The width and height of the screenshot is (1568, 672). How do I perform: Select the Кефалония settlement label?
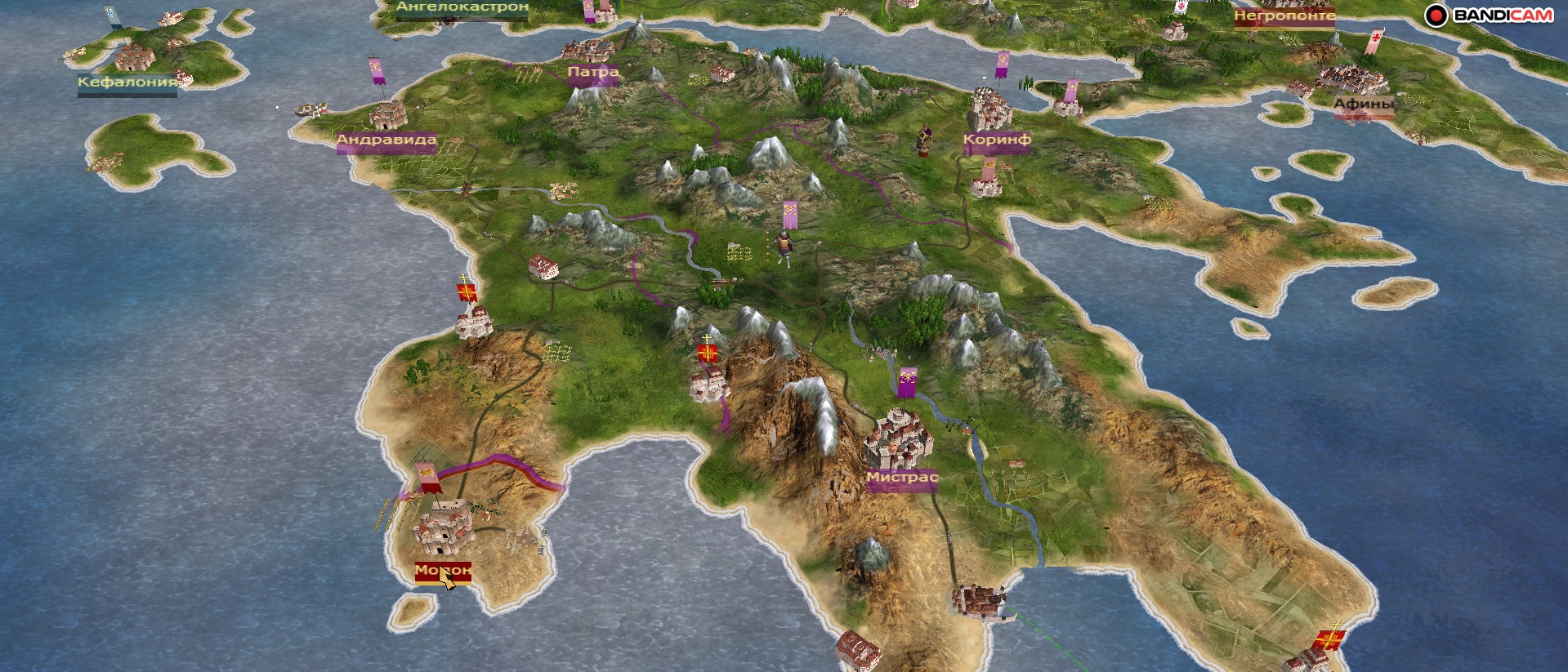[x=127, y=82]
